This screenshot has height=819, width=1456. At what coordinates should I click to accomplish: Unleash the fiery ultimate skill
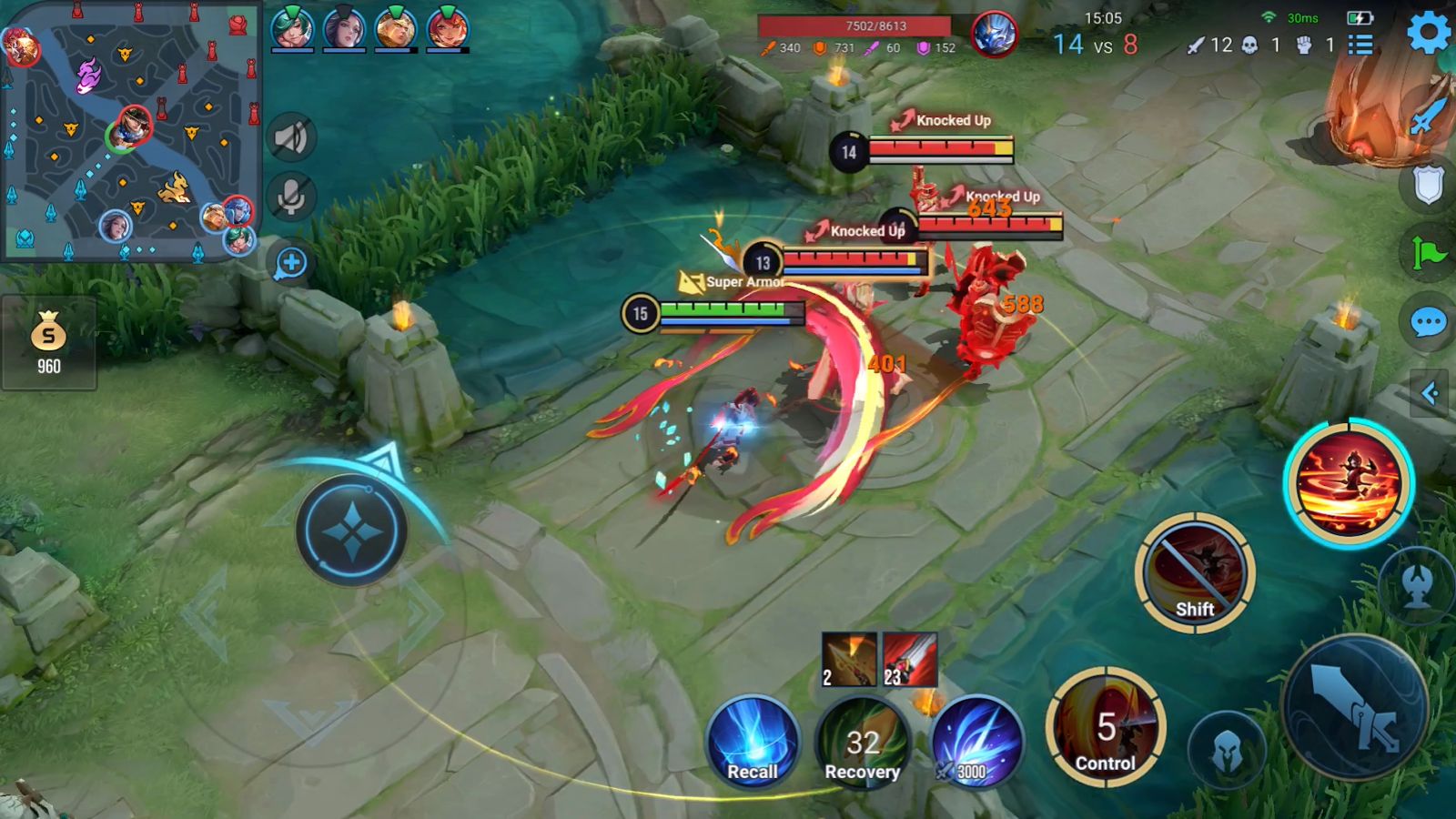point(1349,483)
